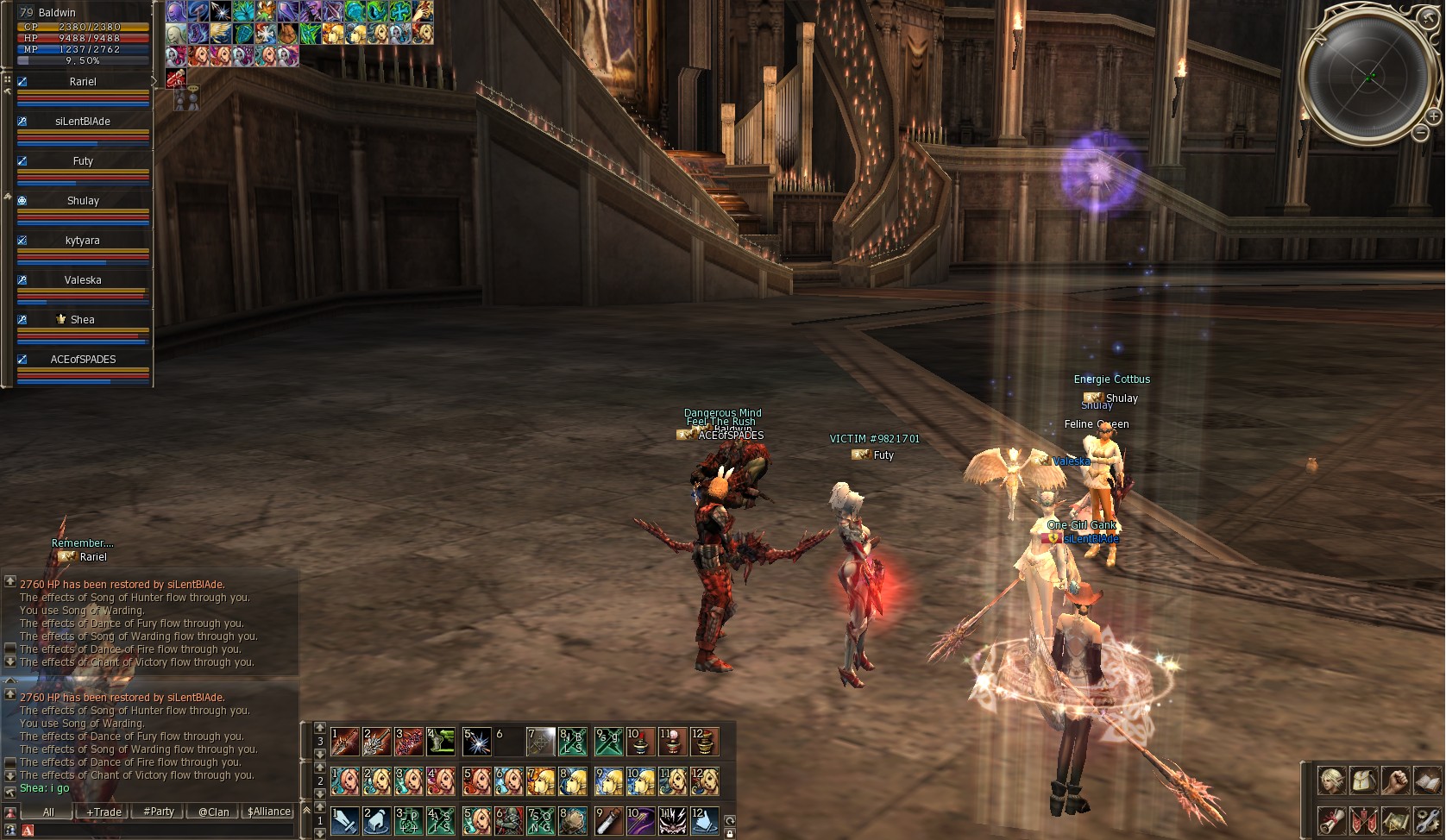Use the potion vial in hotbar slot 9
The height and width of the screenshot is (840, 1446).
[x=609, y=820]
